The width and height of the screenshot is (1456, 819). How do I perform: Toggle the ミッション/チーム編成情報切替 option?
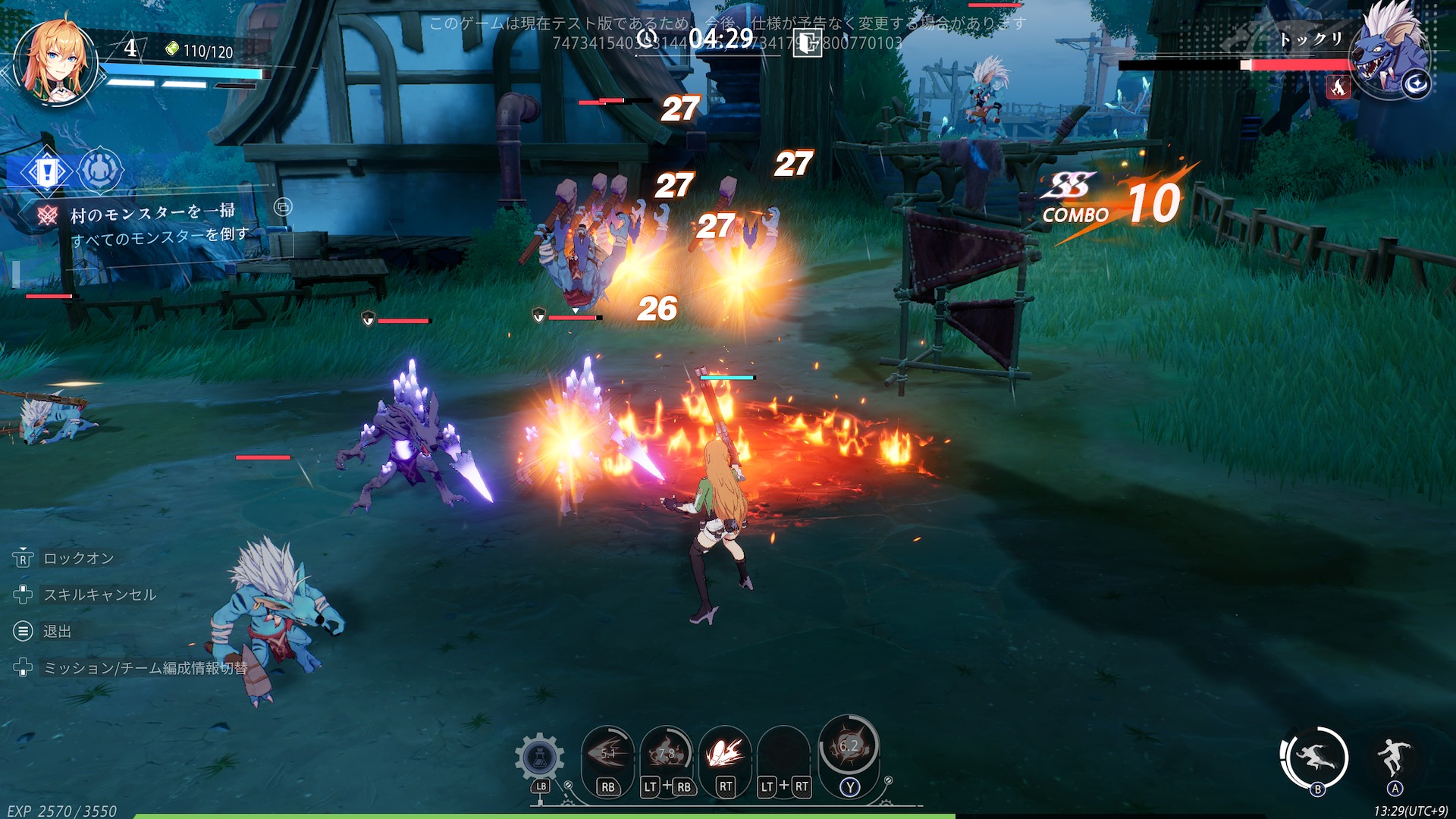145,668
